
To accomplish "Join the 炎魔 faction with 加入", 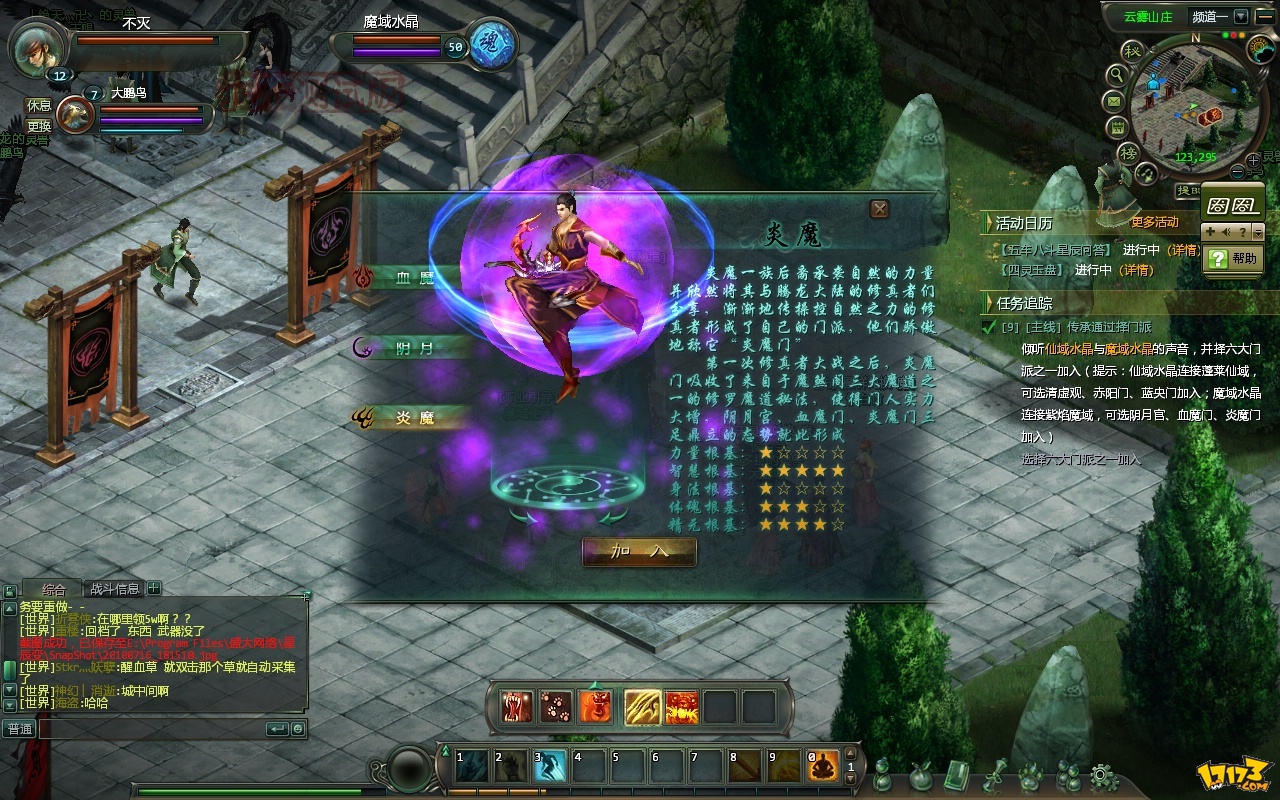I will coord(639,551).
